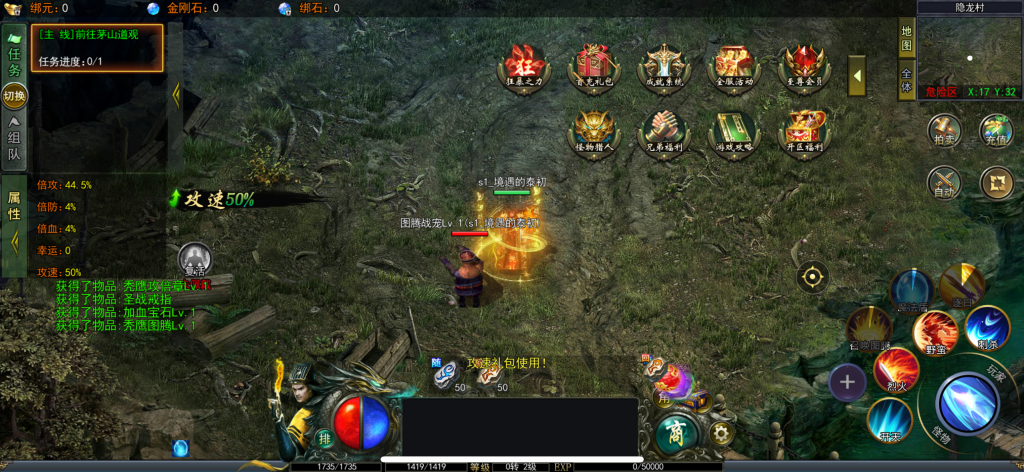Cast the 烈火 flame sword skill
The image size is (1024, 472).
(x=896, y=369)
